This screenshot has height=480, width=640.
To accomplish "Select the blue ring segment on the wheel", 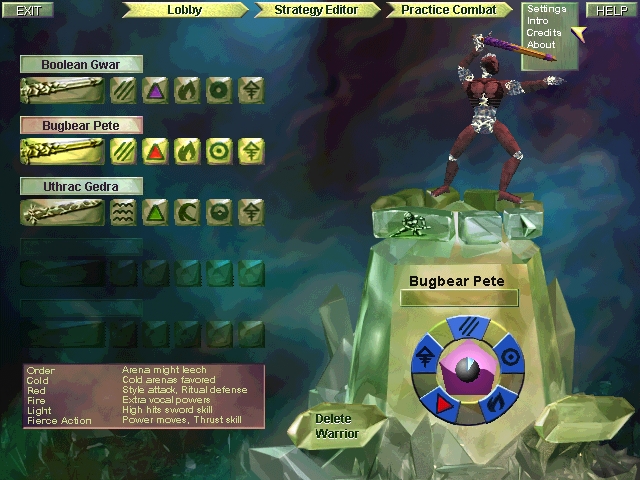I will (x=509, y=356).
